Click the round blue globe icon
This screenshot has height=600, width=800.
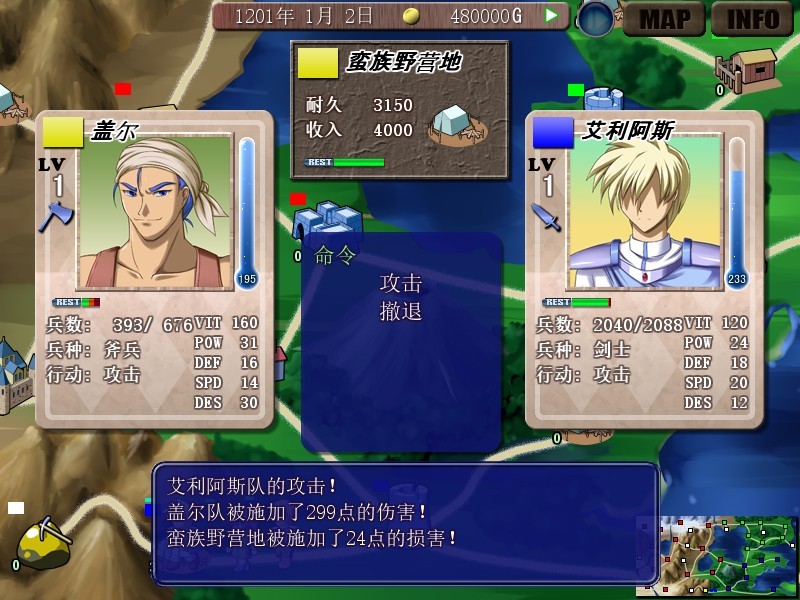click(597, 19)
